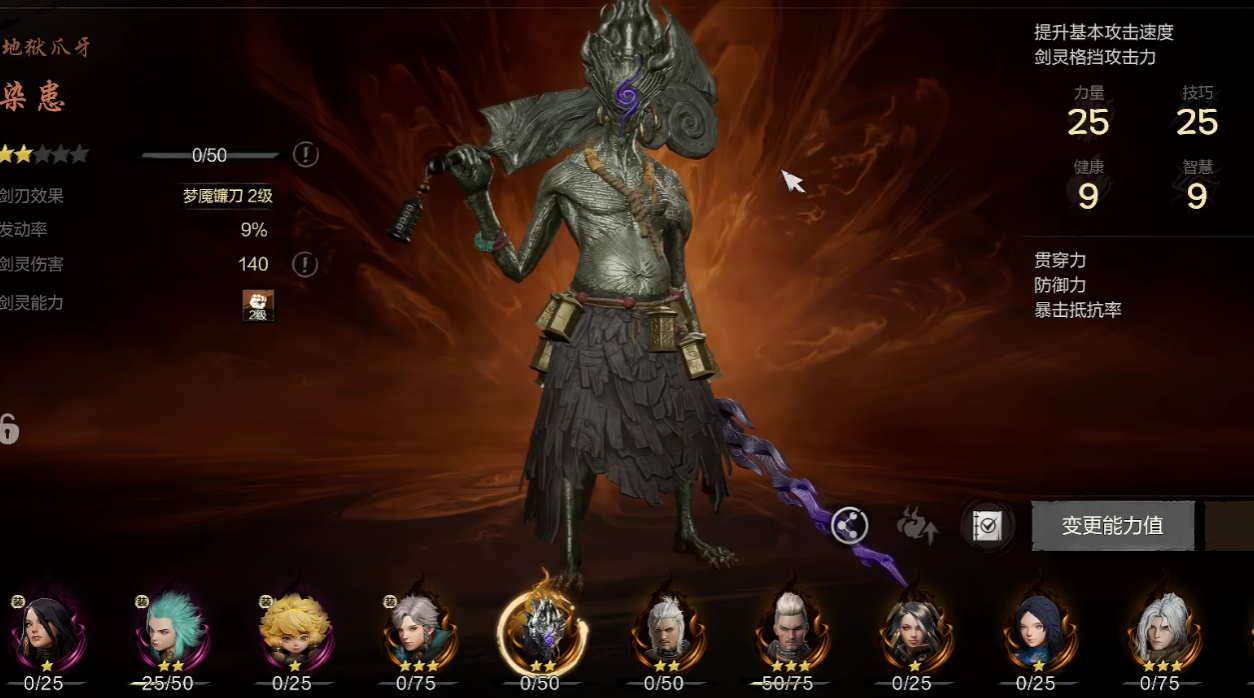Open the share icon
This screenshot has width=1254, height=698.
tap(850, 525)
